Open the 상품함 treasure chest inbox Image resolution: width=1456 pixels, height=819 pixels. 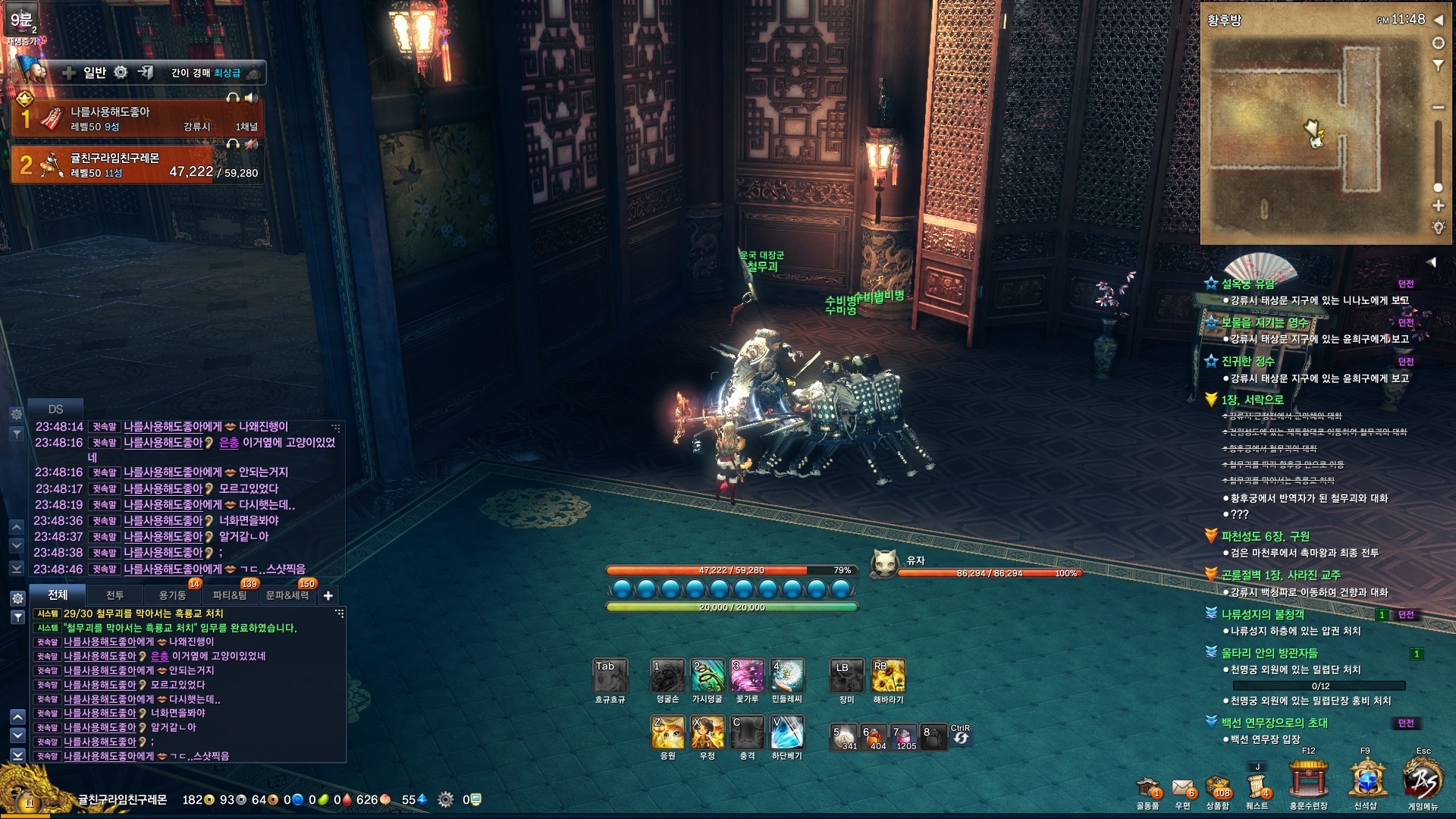point(1218,789)
